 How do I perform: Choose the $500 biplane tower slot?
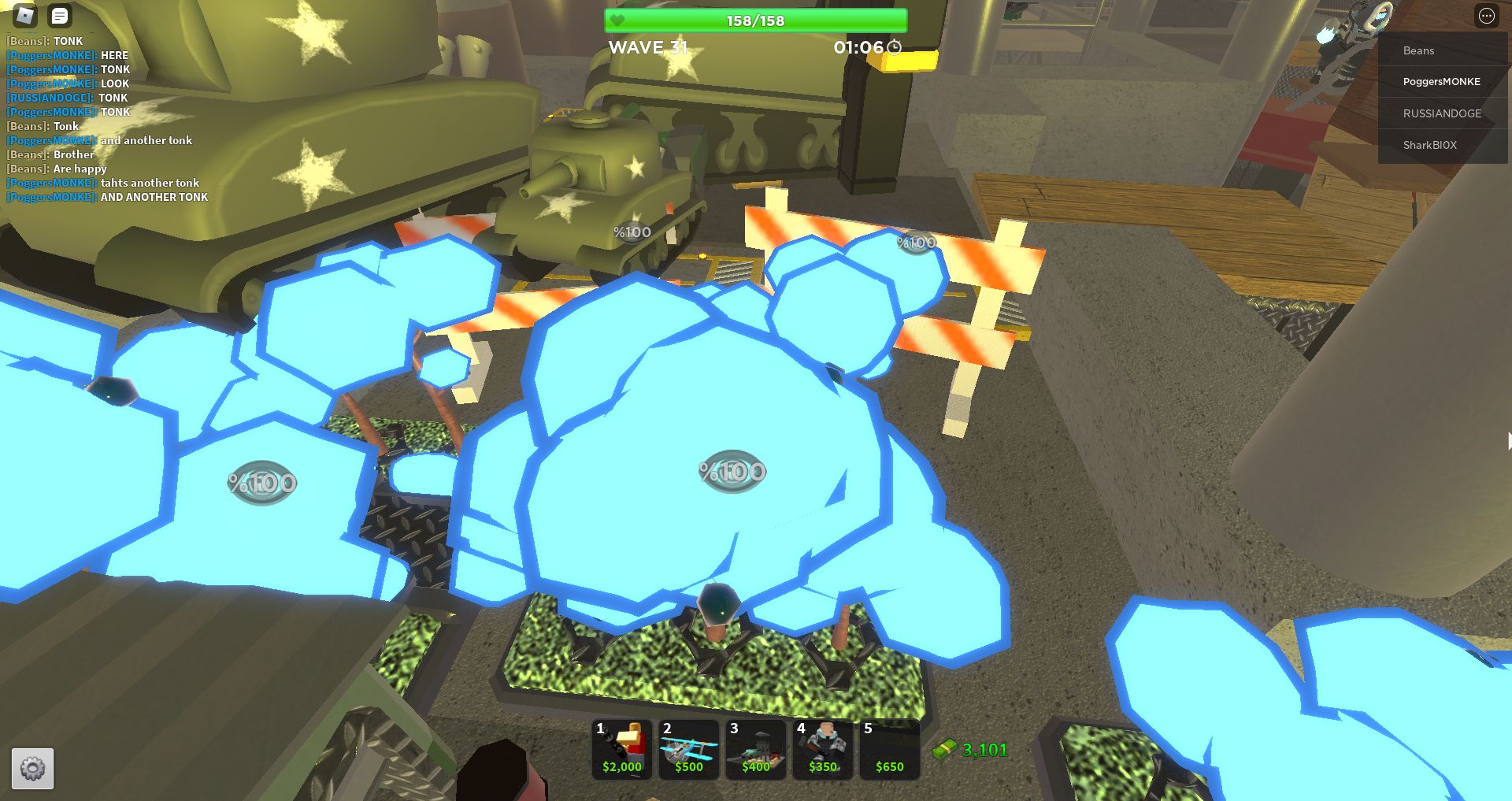point(689,749)
